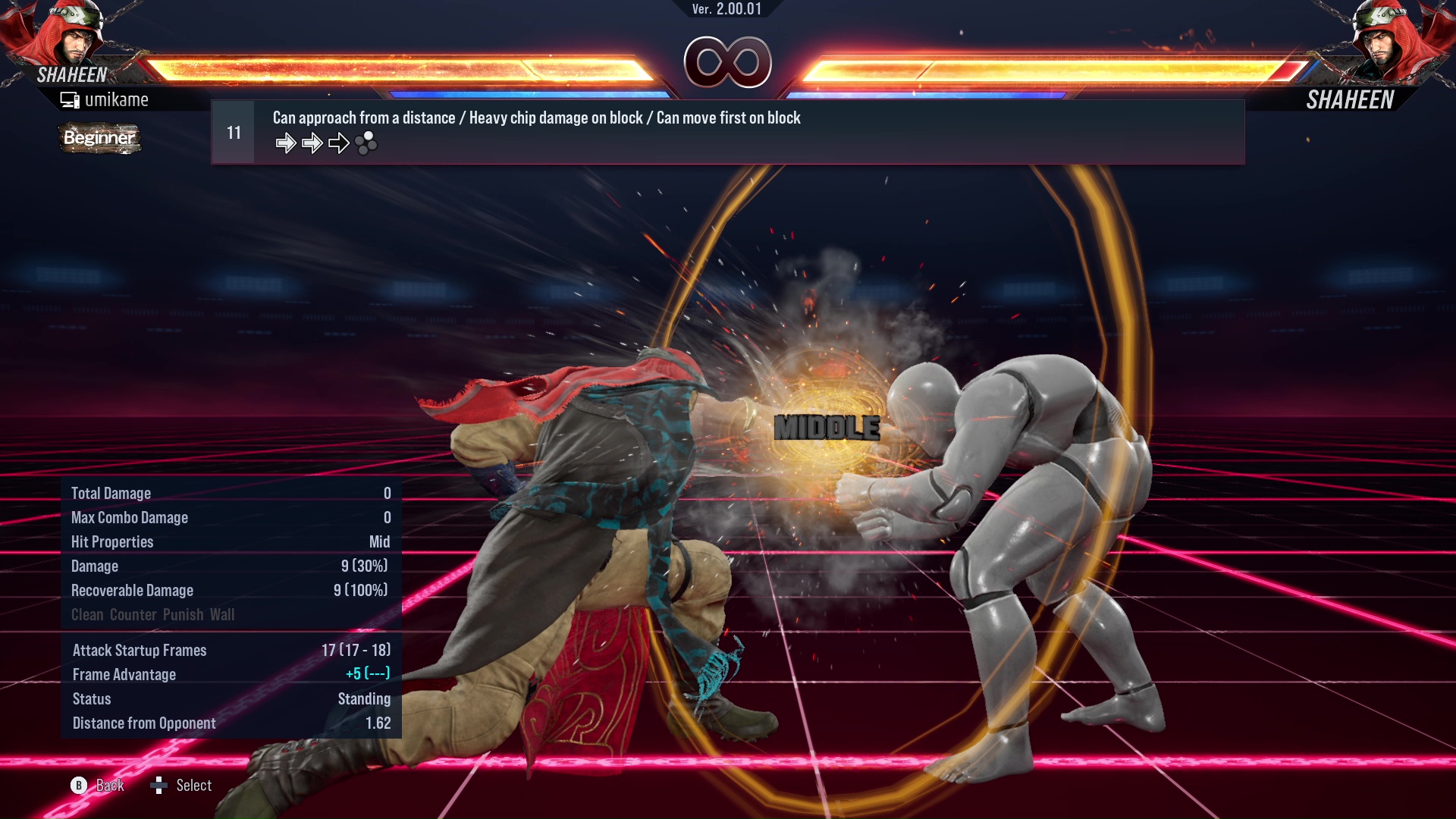Expand combo entry number 11

(233, 131)
